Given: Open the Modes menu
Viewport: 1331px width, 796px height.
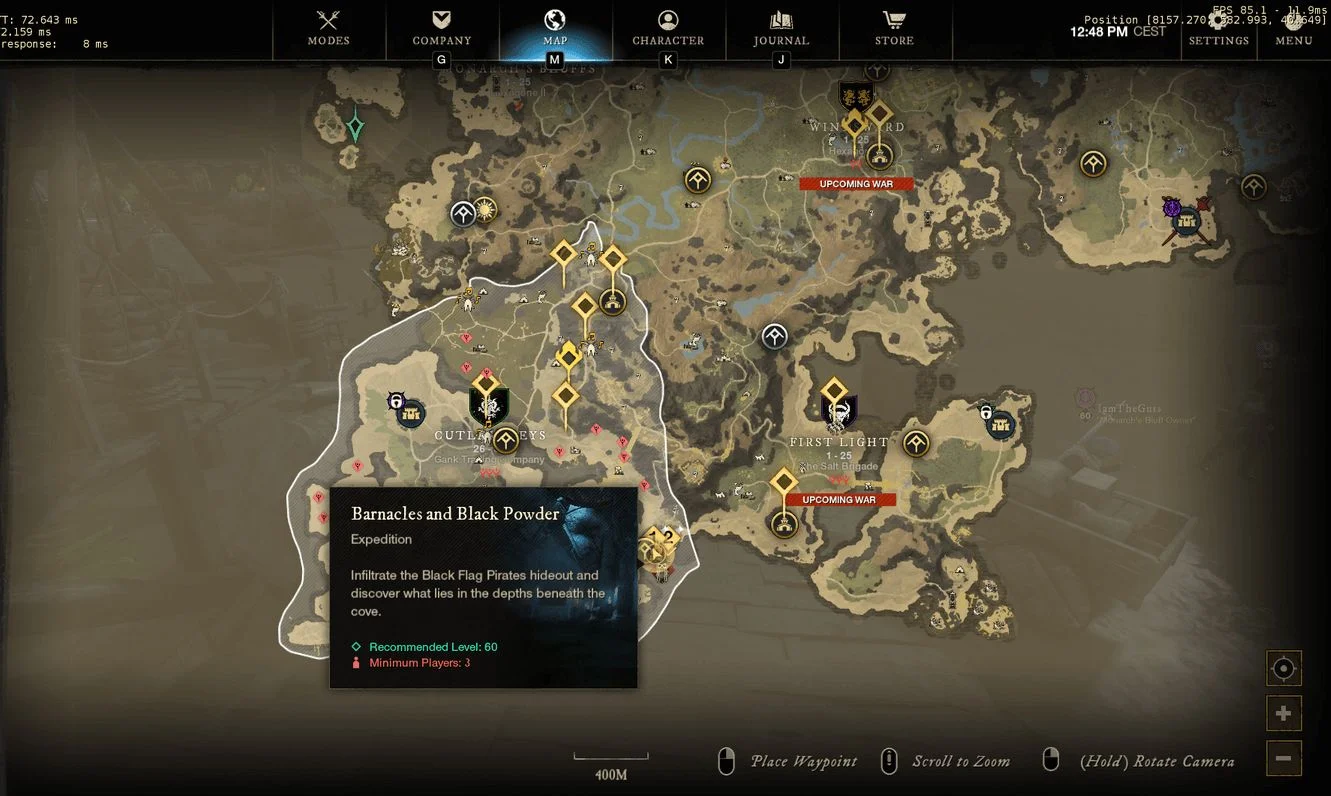Looking at the screenshot, I should [x=329, y=28].
